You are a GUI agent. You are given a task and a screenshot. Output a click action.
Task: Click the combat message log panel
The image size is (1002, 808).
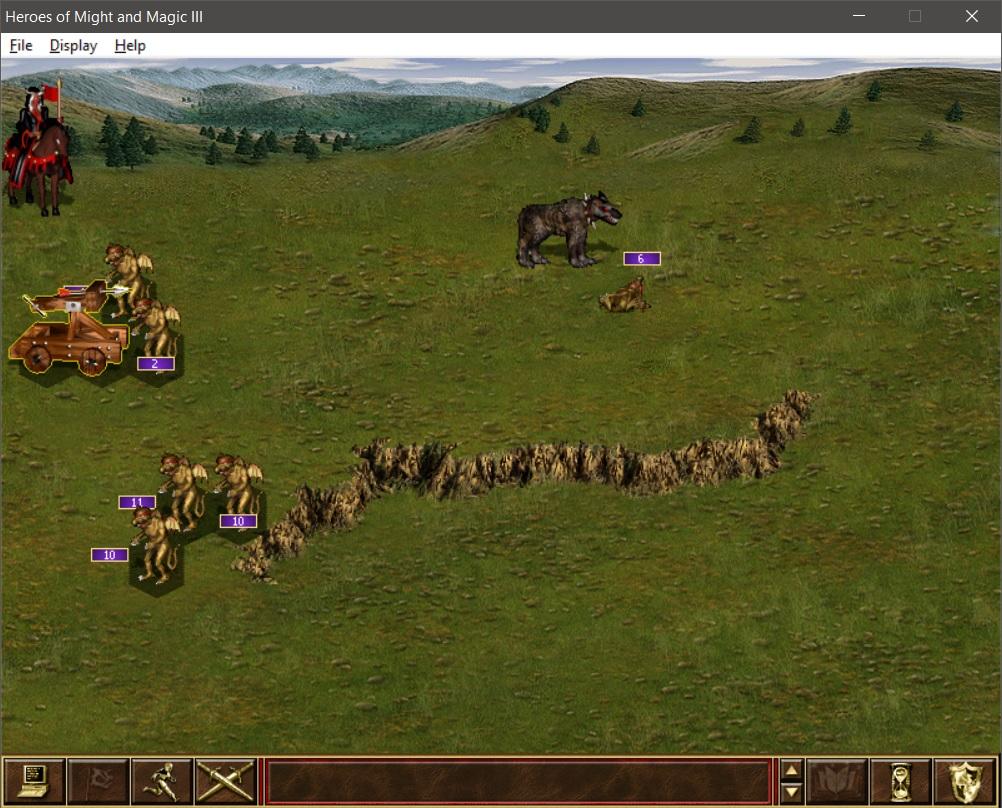point(516,780)
